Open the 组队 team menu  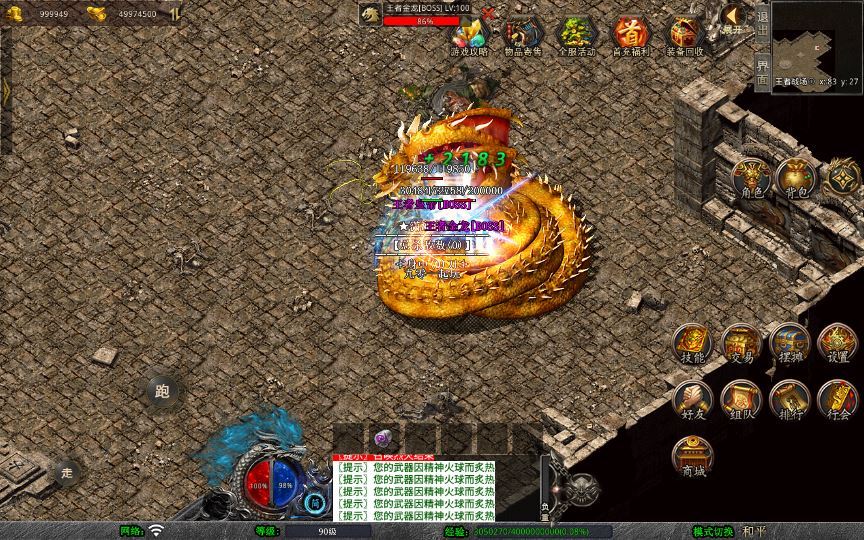point(741,400)
